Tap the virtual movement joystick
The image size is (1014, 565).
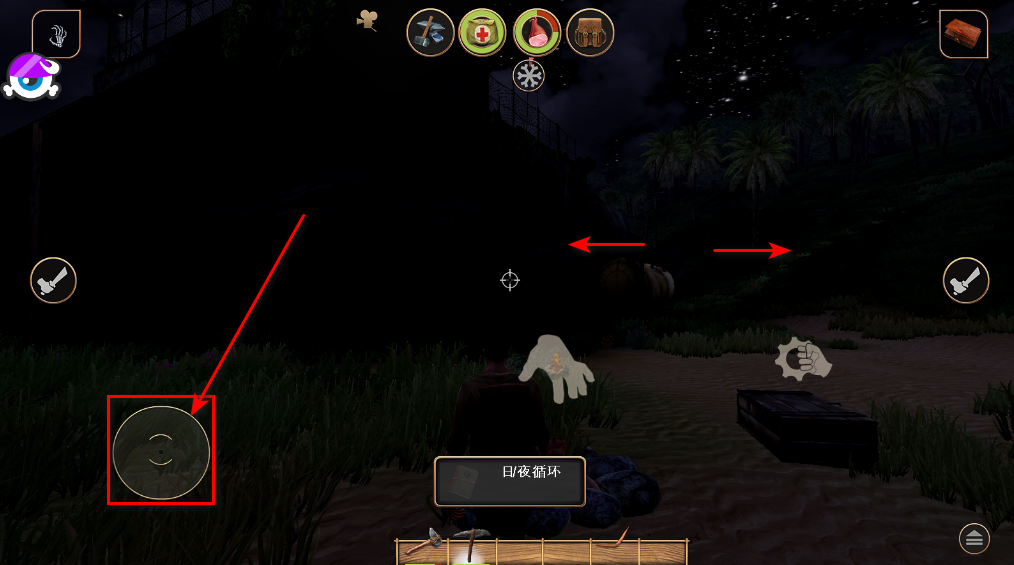161,452
